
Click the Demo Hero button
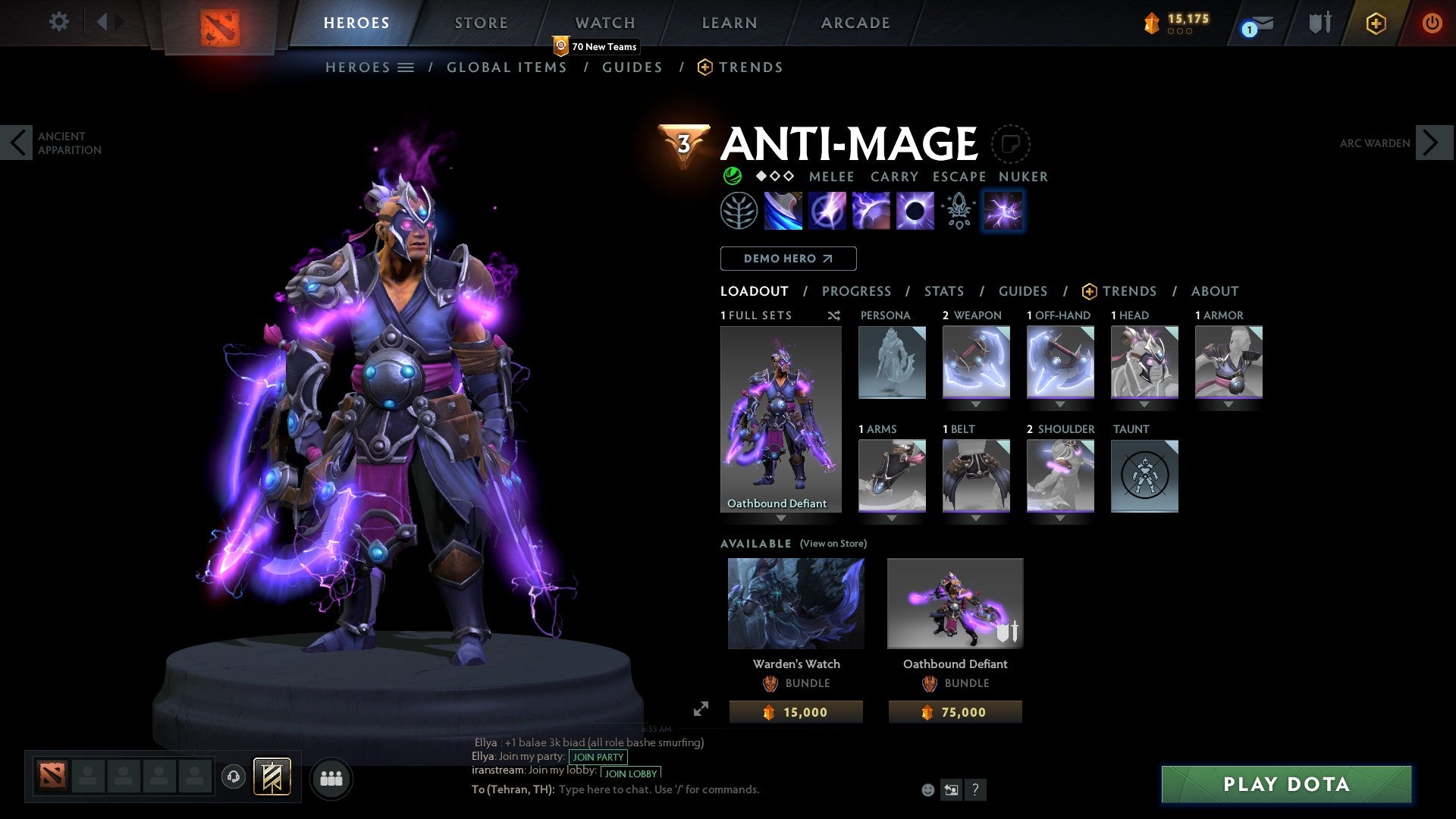click(x=788, y=258)
